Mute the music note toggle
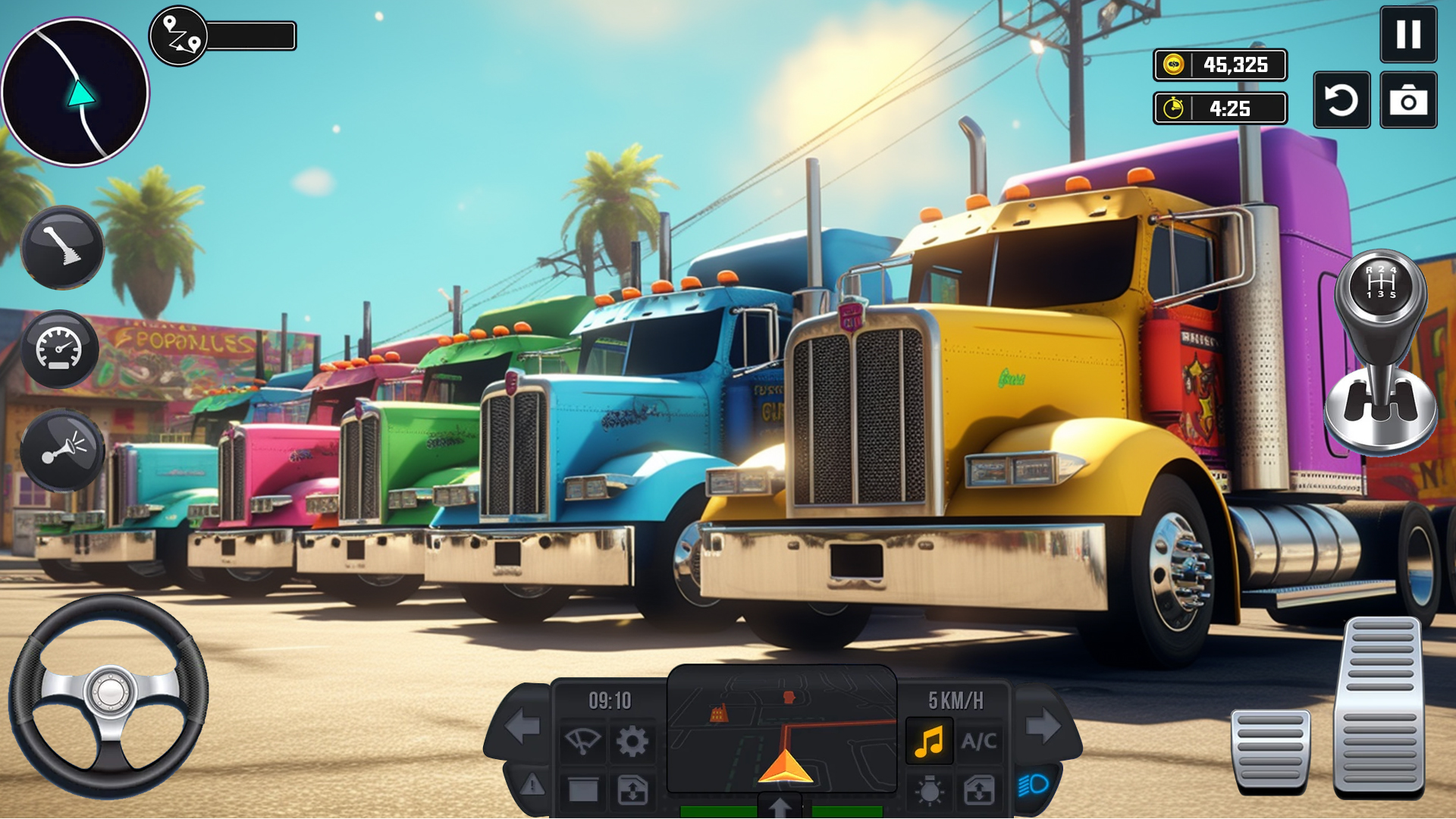 pyautogui.click(x=930, y=740)
